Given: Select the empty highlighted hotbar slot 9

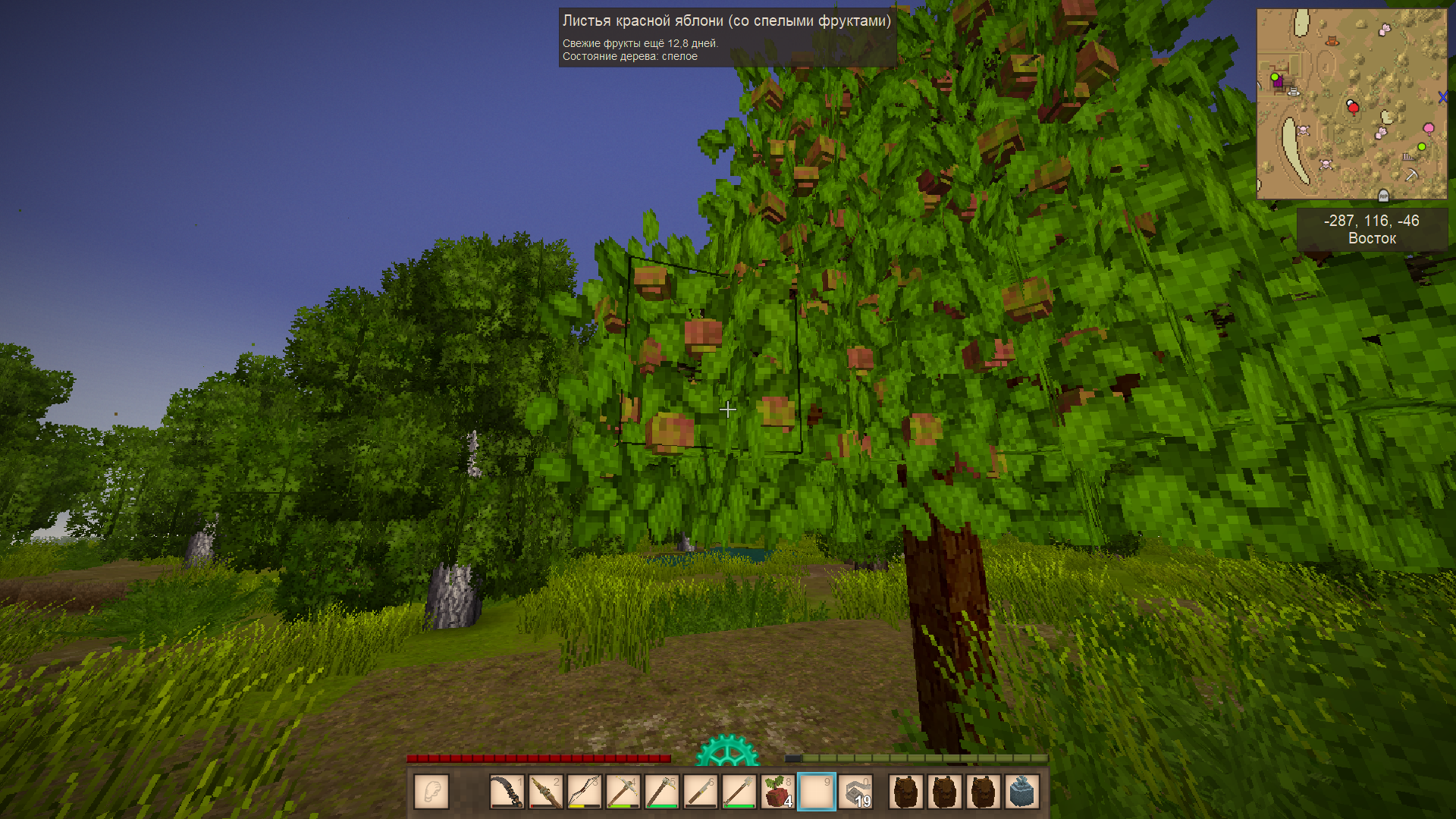Looking at the screenshot, I should point(817,792).
